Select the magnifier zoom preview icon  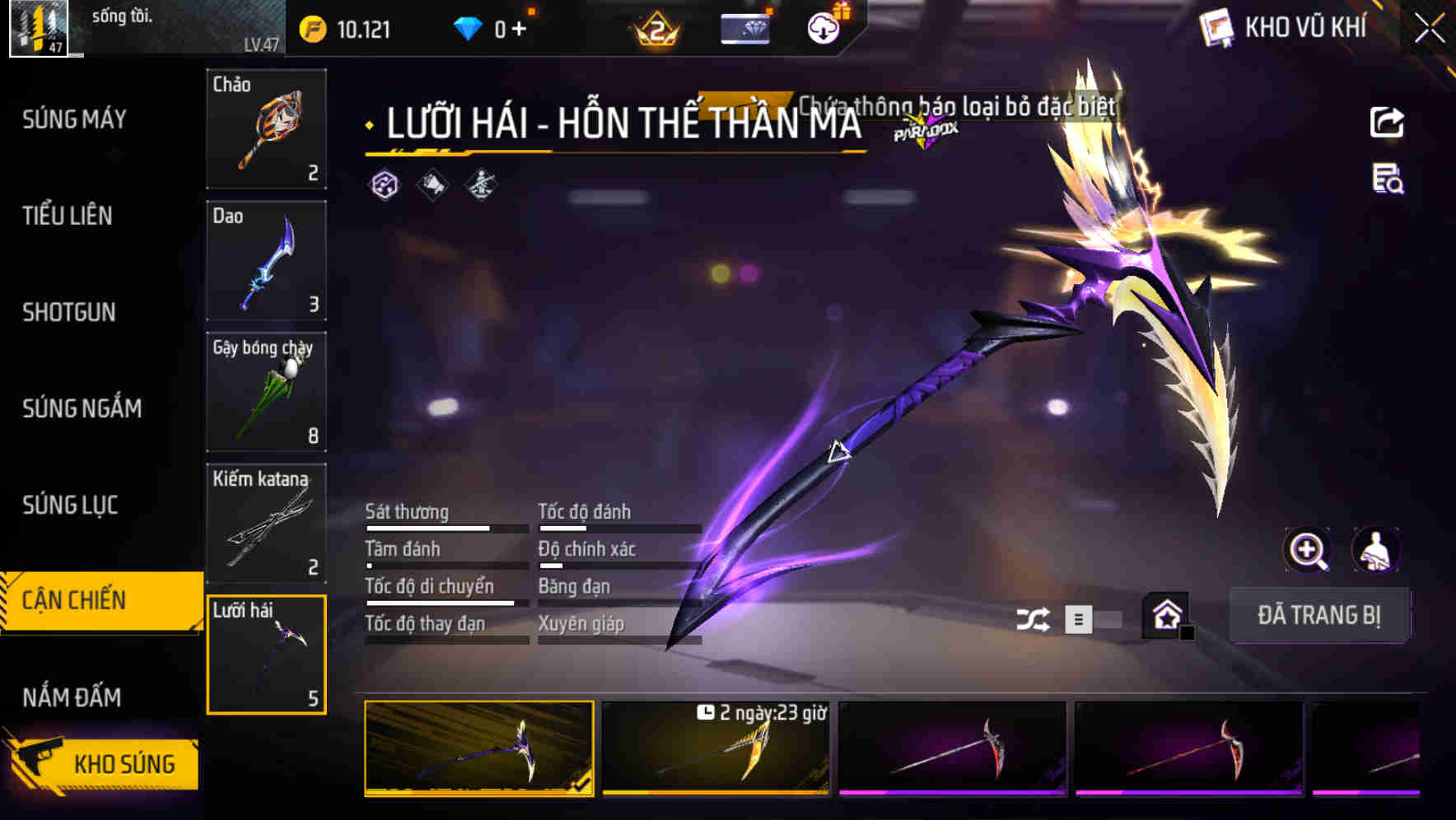pyautogui.click(x=1308, y=550)
